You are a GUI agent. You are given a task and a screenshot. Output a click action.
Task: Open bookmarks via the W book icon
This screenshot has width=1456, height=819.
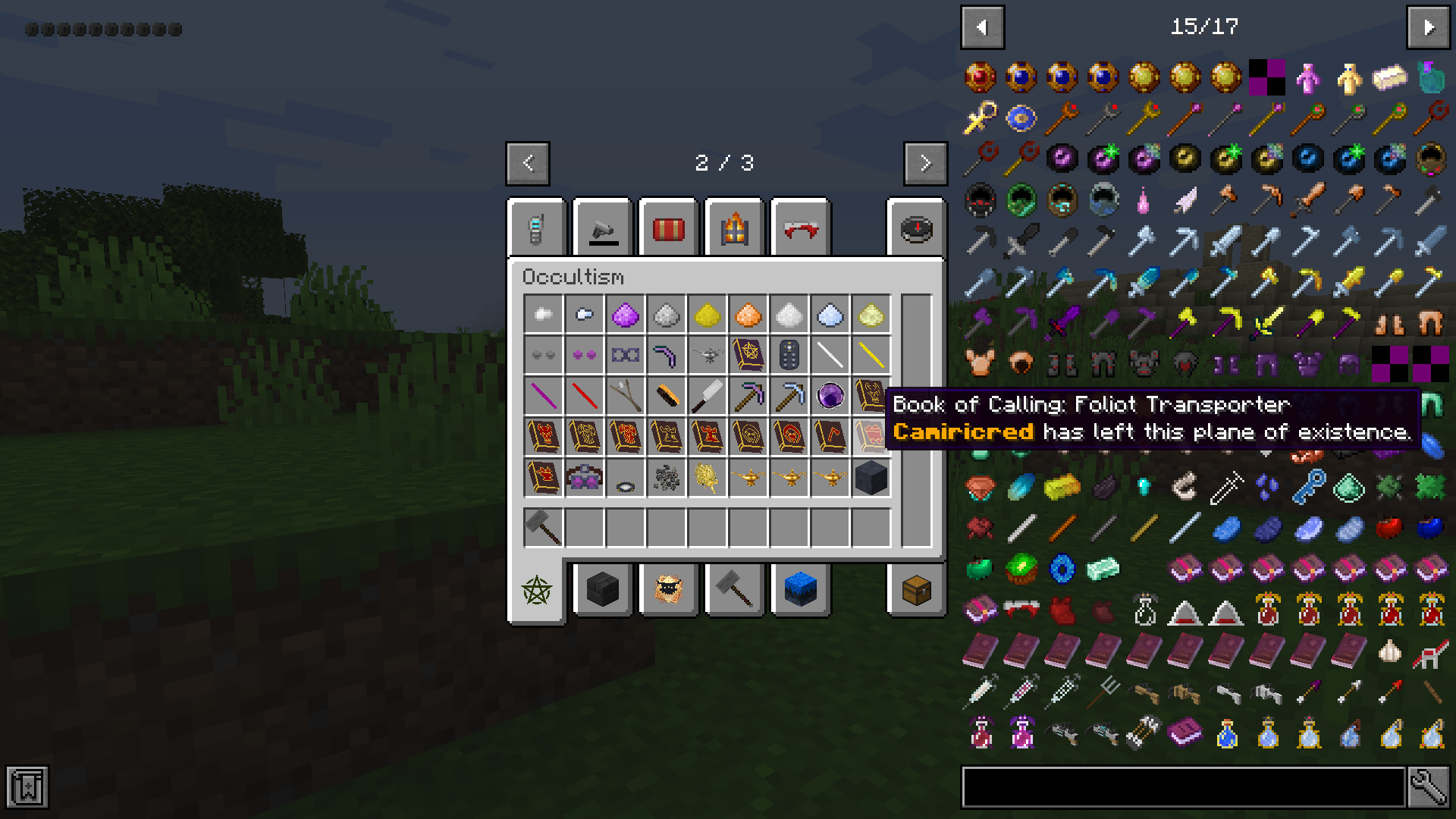point(29,787)
